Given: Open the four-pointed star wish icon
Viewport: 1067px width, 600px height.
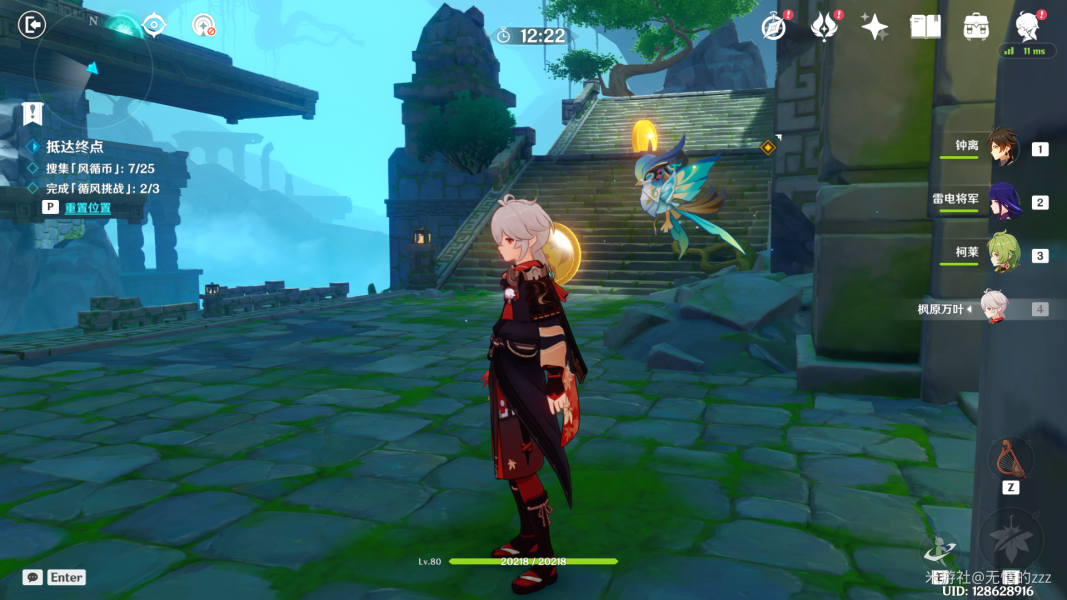Looking at the screenshot, I should point(875,27).
